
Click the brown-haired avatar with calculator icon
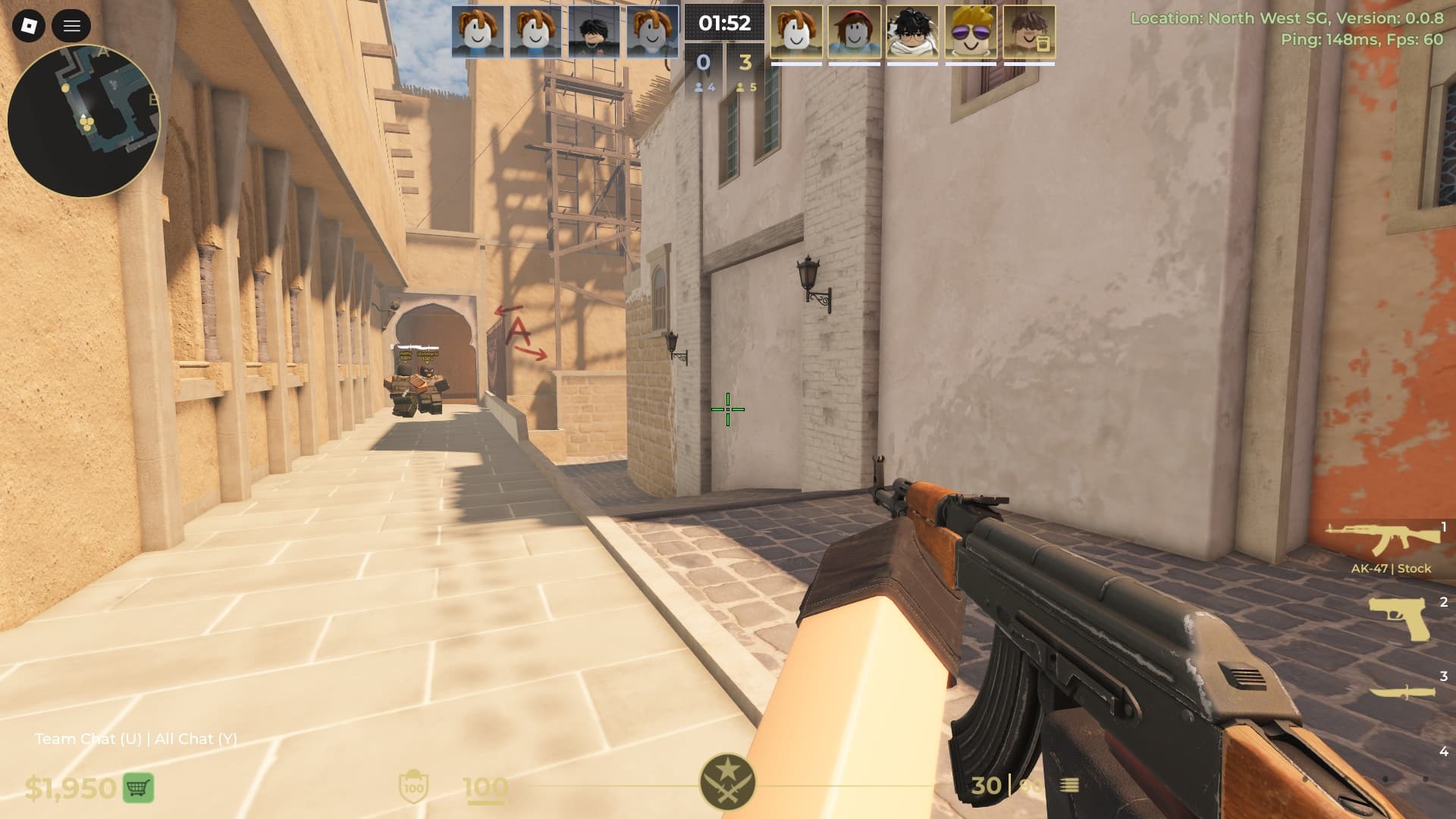tap(1029, 32)
